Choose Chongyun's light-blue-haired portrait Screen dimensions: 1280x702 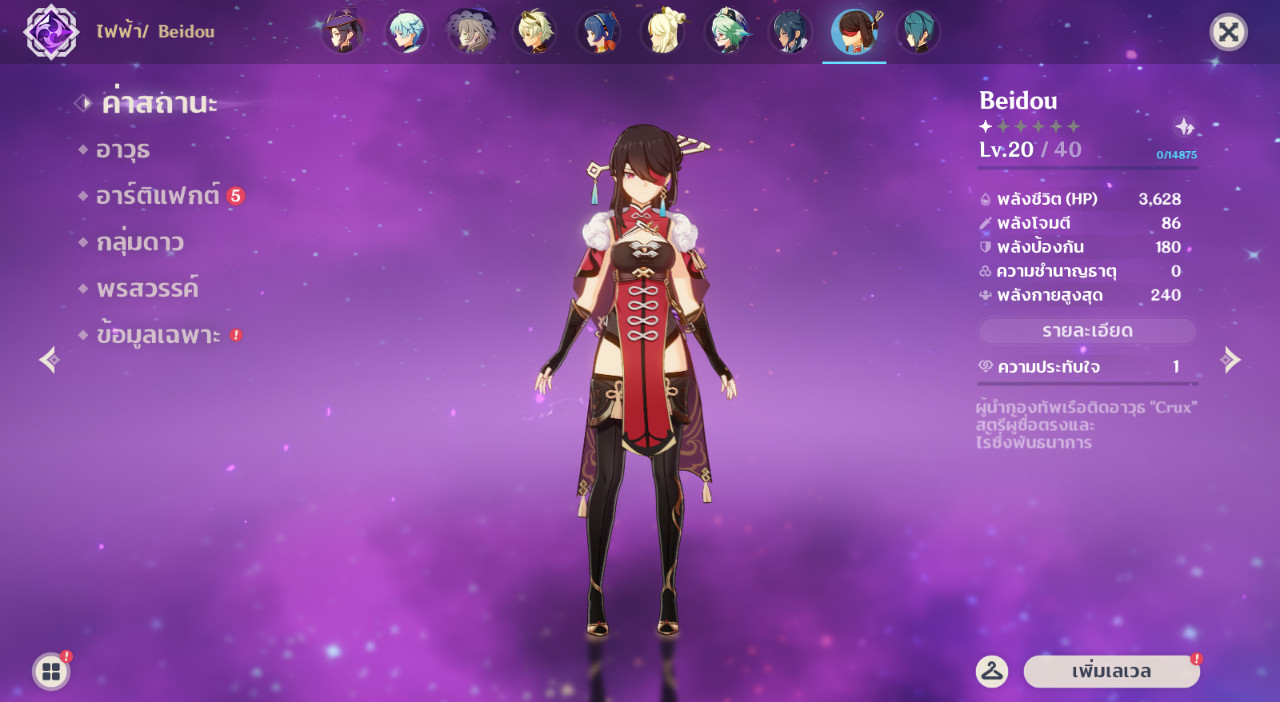[406, 32]
